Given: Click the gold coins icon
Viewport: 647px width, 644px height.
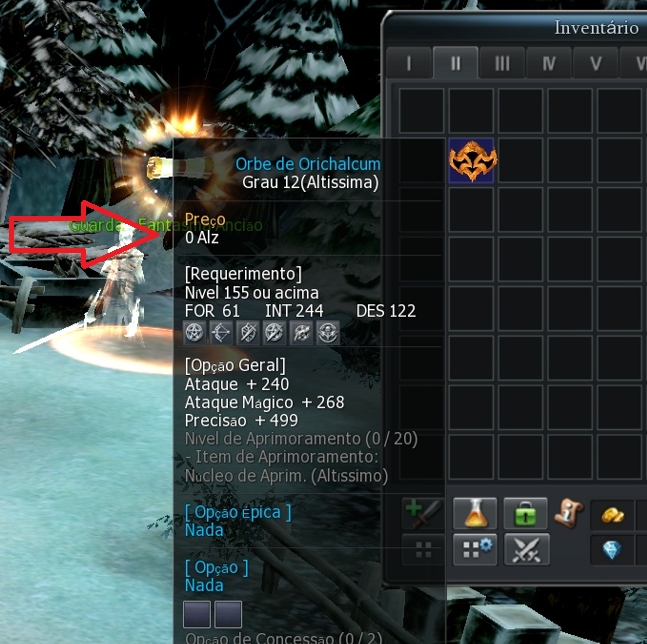Looking at the screenshot, I should pyautogui.click(x=613, y=514).
